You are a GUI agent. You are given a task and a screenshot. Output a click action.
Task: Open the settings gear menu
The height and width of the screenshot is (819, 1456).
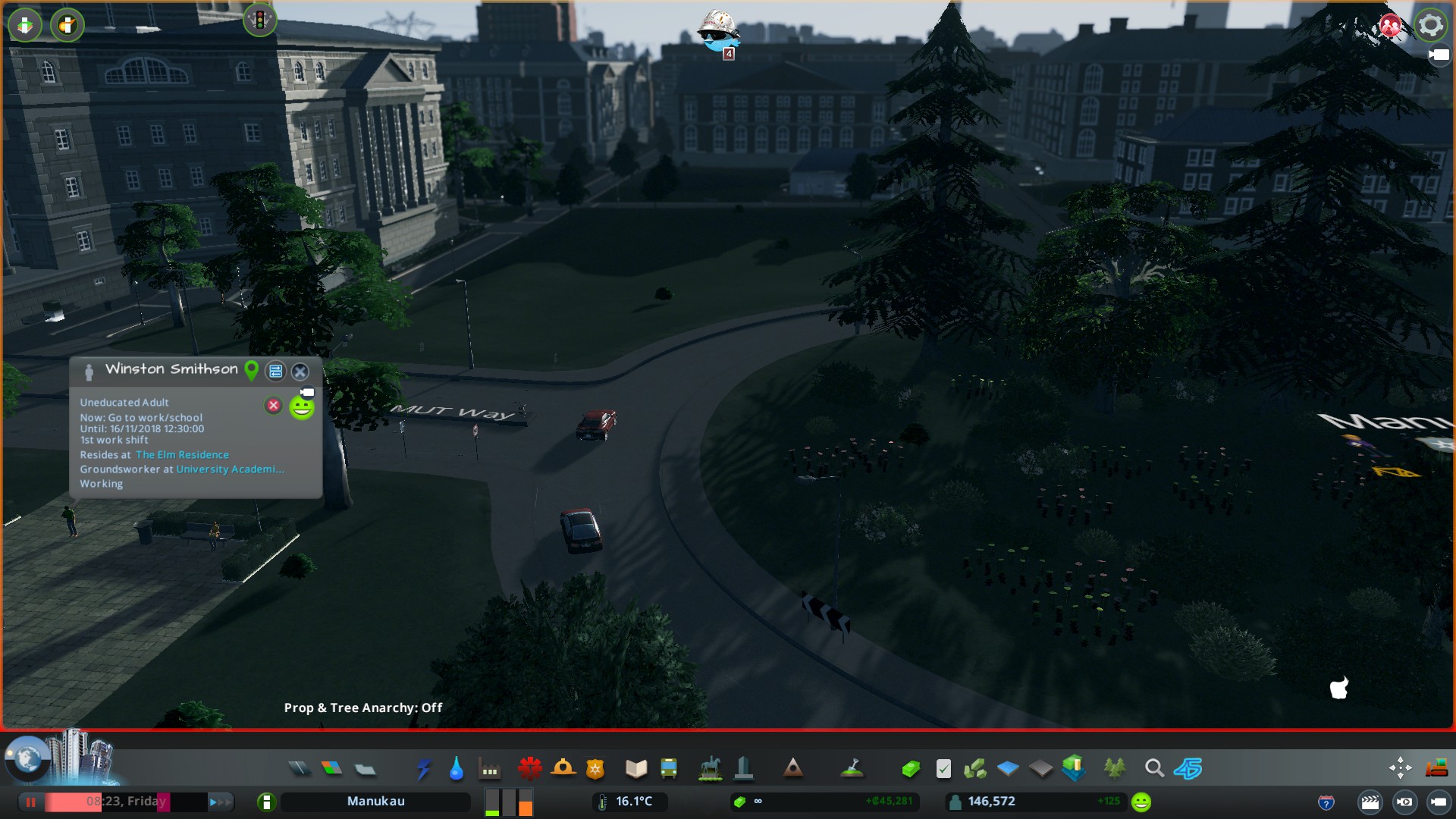(1430, 25)
